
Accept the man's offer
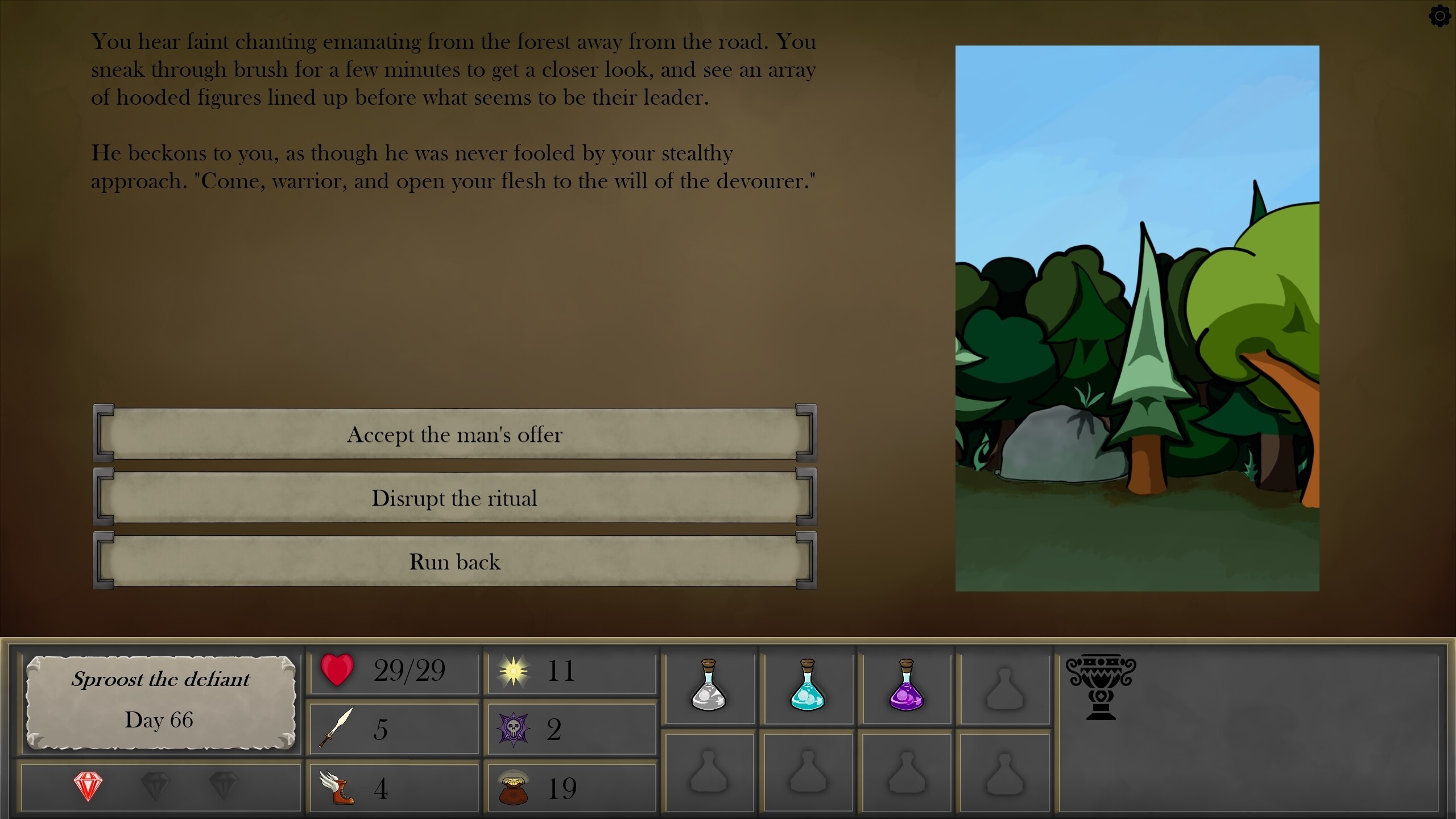[x=455, y=435]
